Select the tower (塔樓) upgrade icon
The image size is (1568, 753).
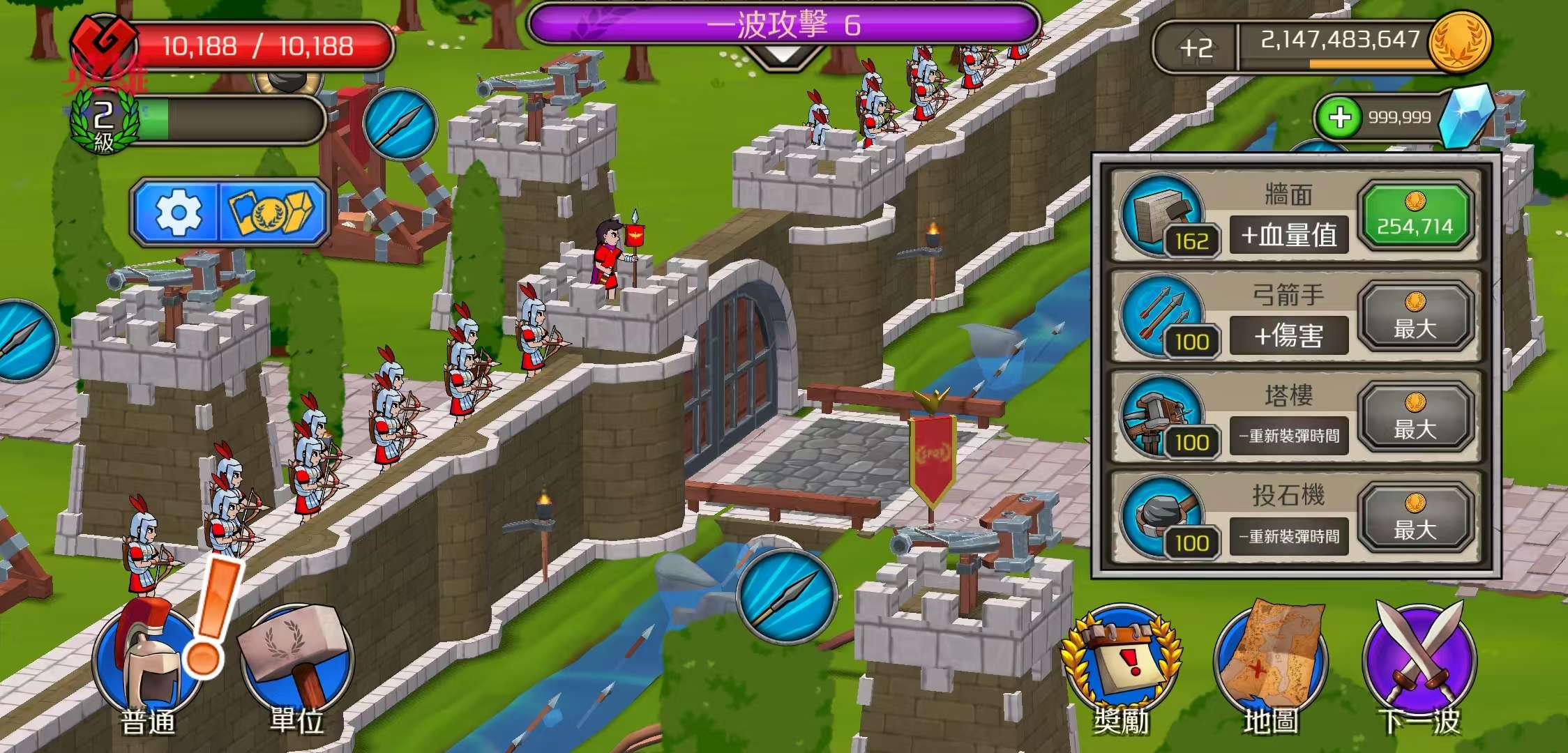[1161, 416]
